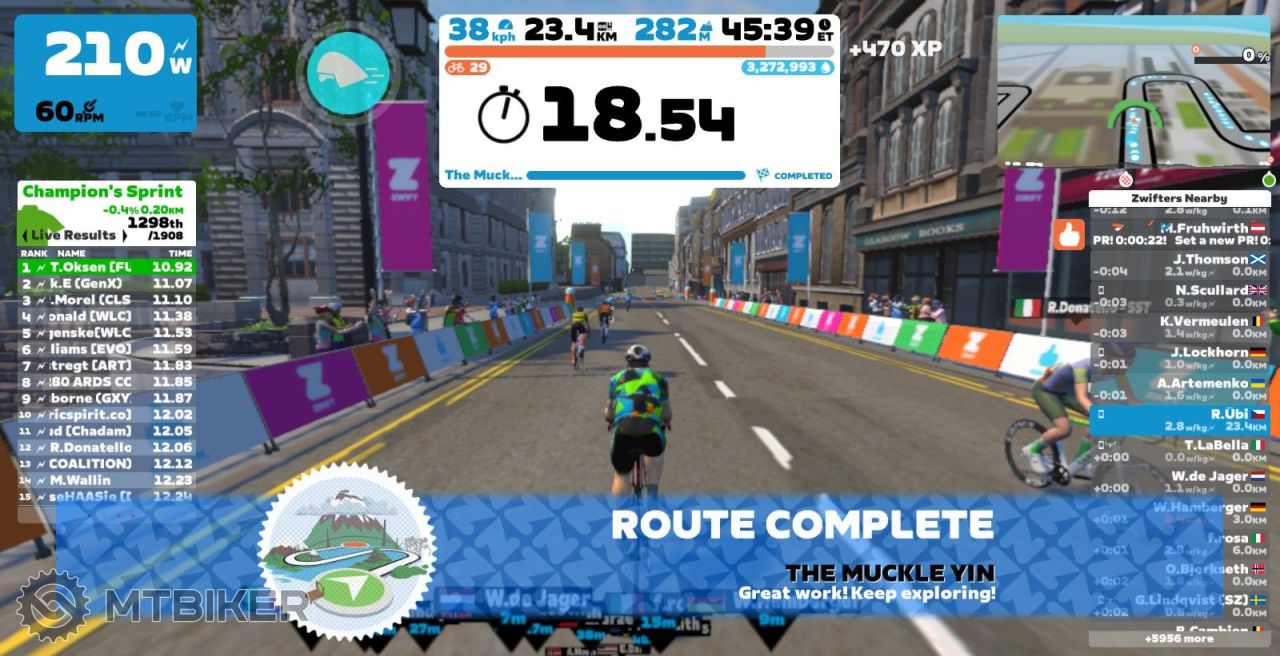Select T.LaBella in the nearby list
The image size is (1280, 656).
click(x=1178, y=451)
